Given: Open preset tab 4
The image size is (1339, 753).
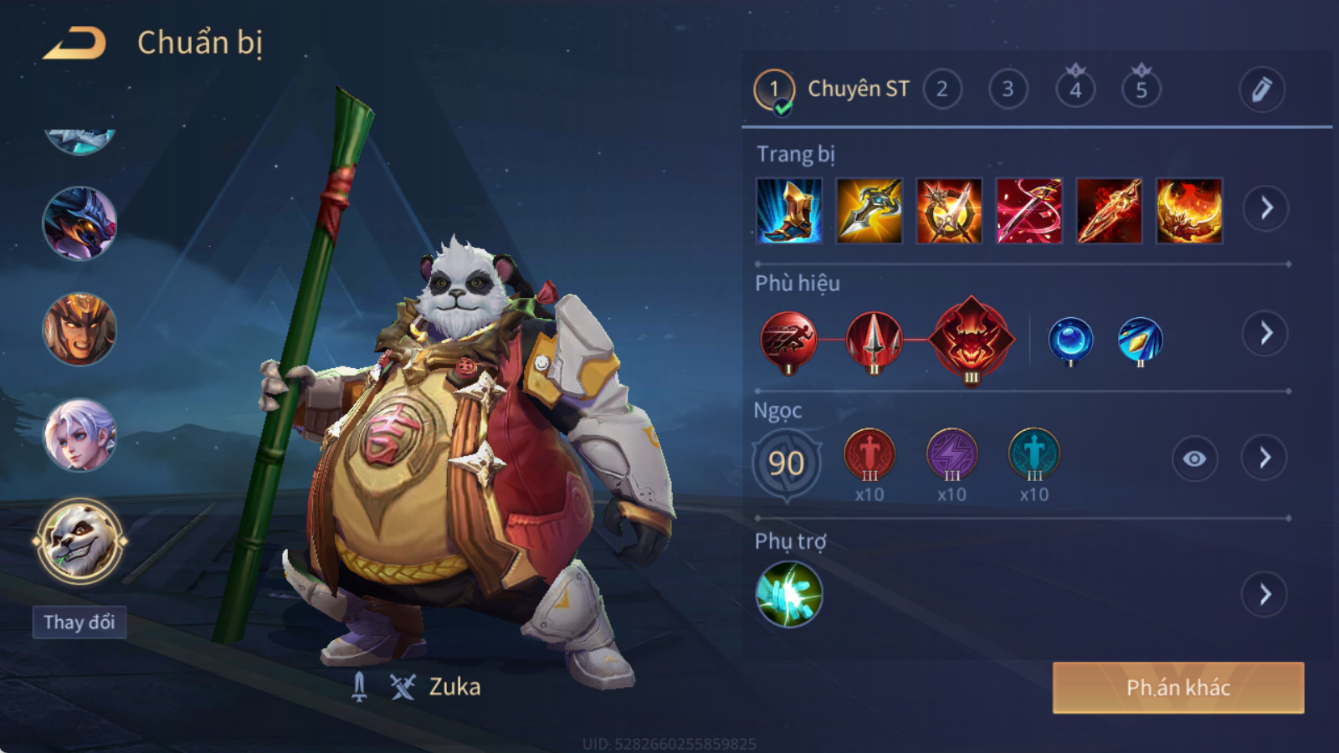Looking at the screenshot, I should (1075, 90).
